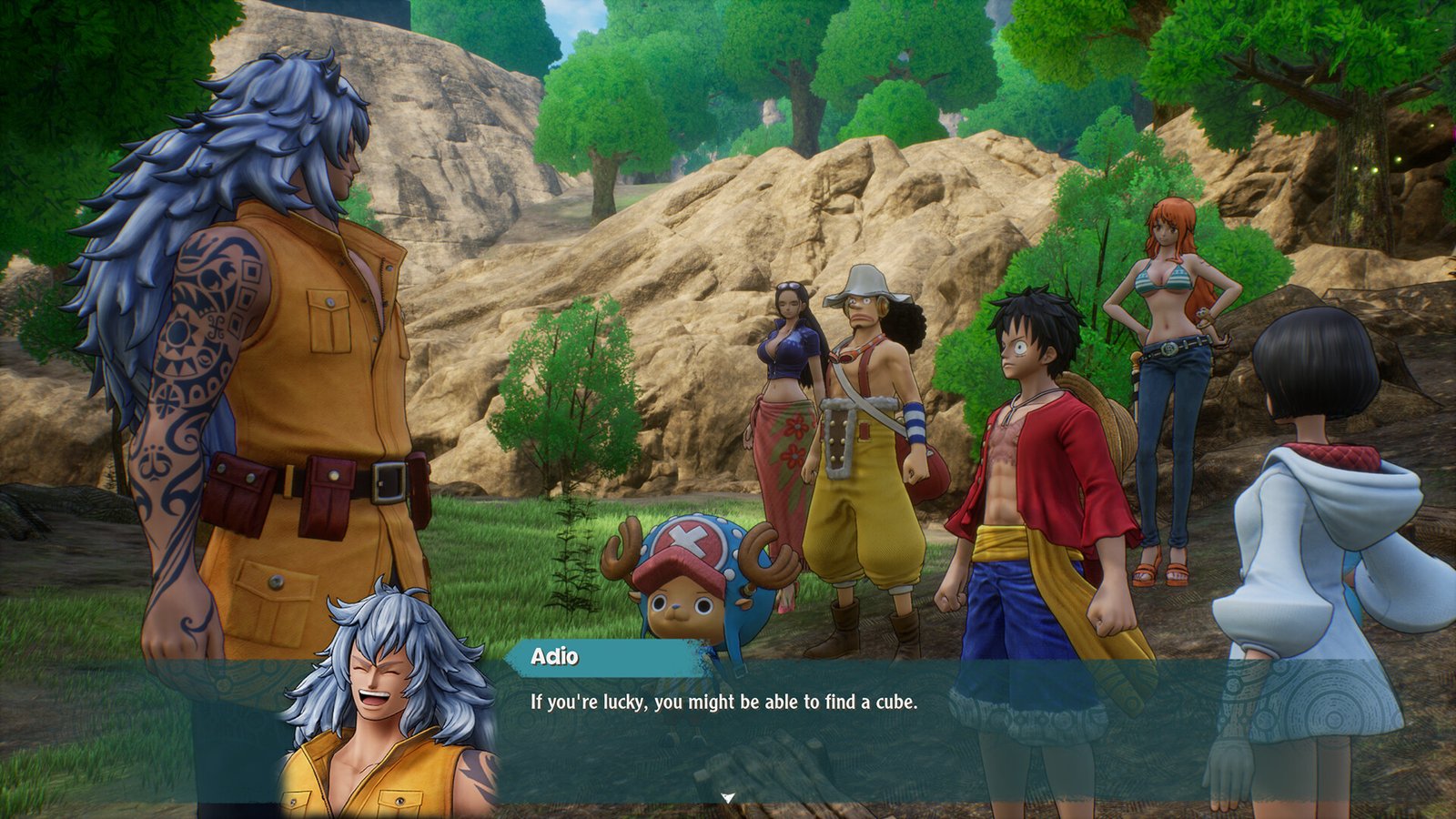
Task: Advance dialogue with the white arrow indicator
Action: click(727, 798)
